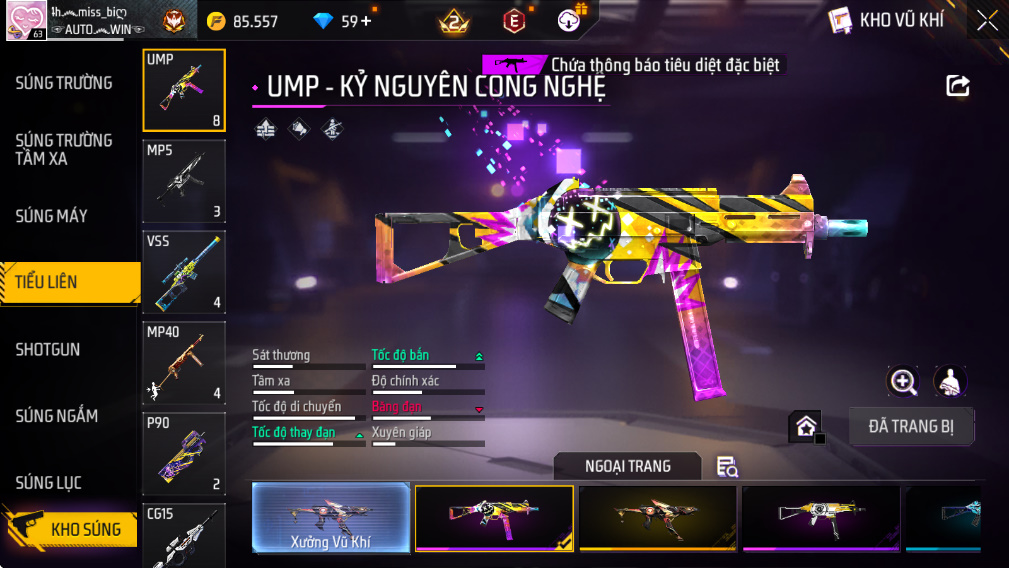Select the Súng Trường category

point(64,83)
